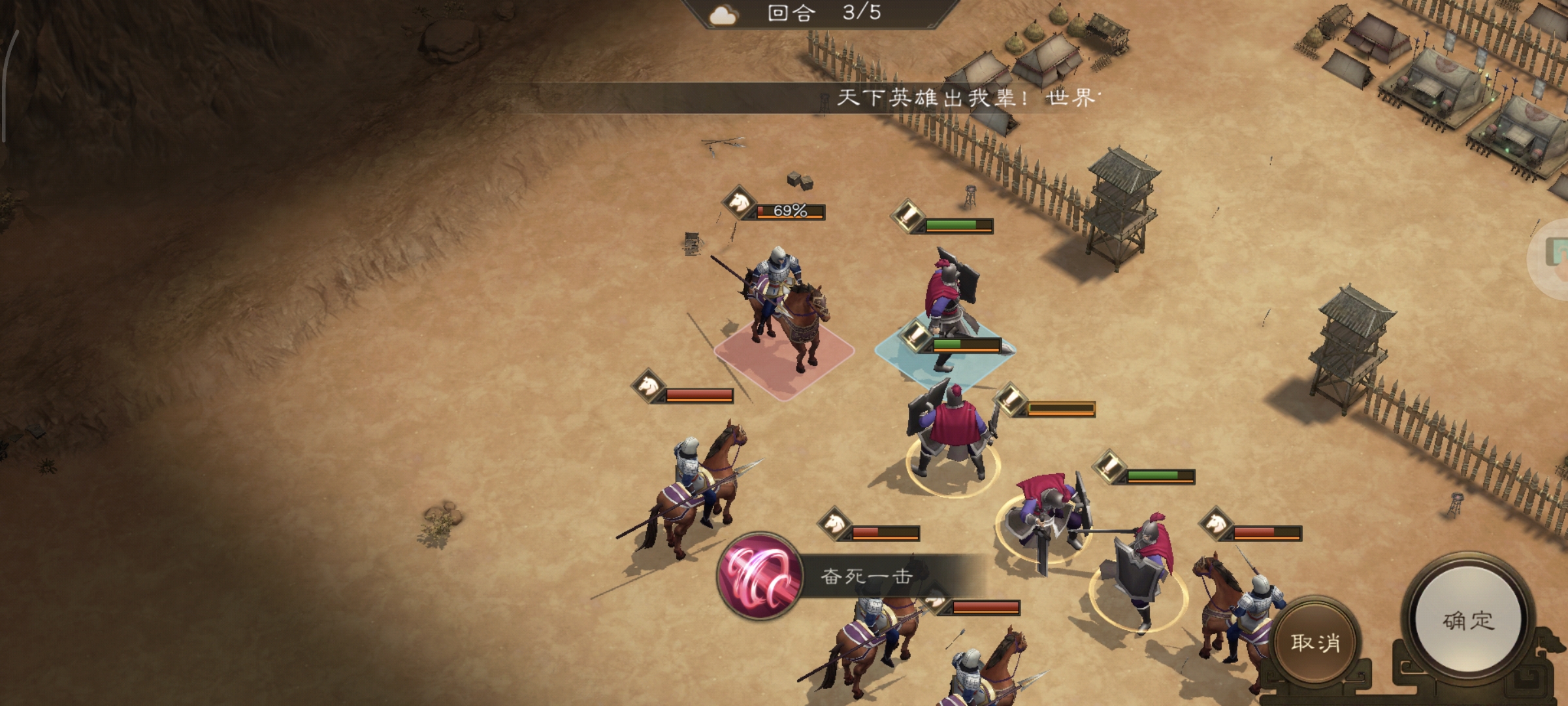
Task: Cancel the action with the 取消 button
Action: [x=1315, y=642]
